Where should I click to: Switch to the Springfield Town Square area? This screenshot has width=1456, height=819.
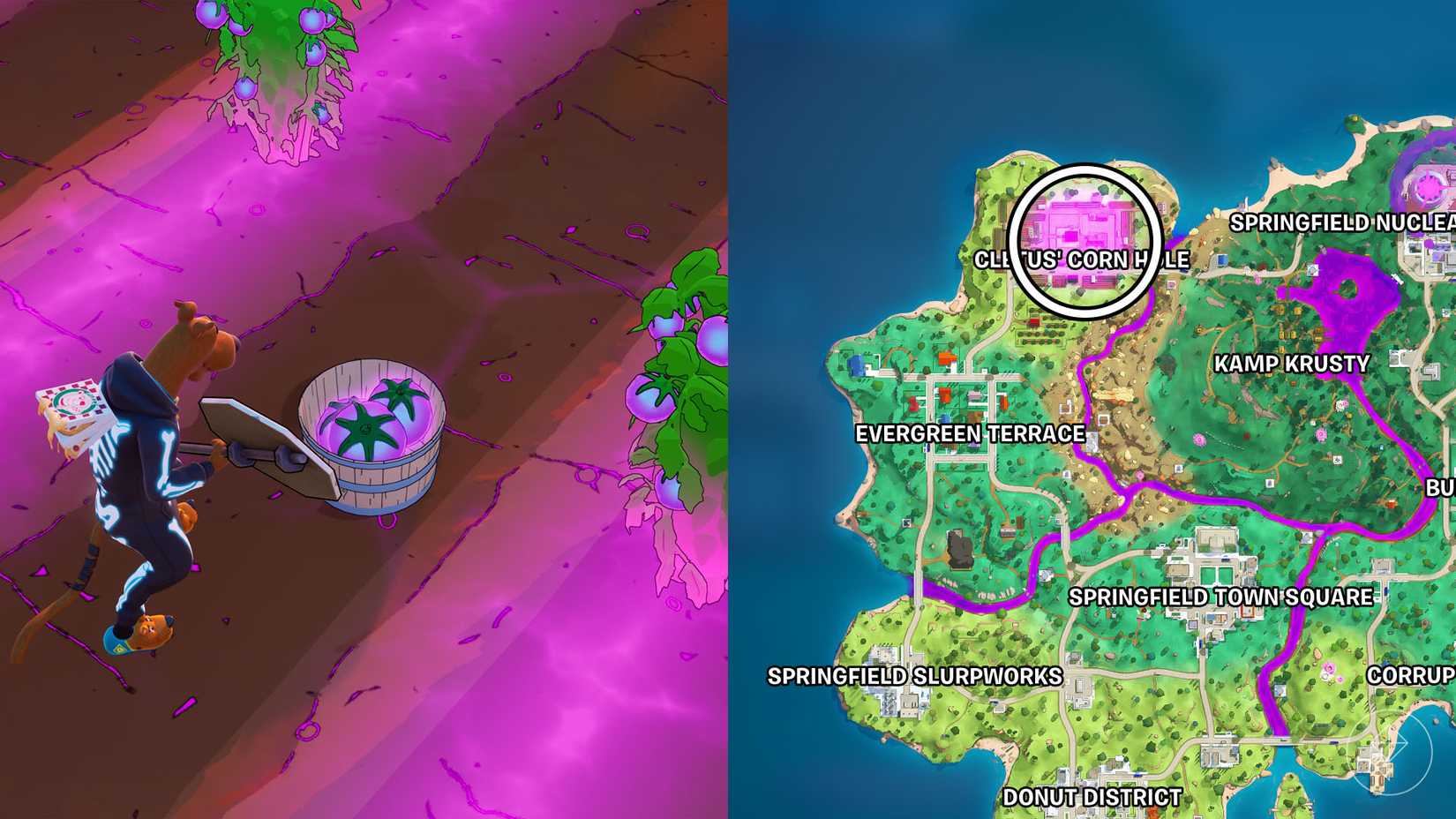(x=1220, y=597)
